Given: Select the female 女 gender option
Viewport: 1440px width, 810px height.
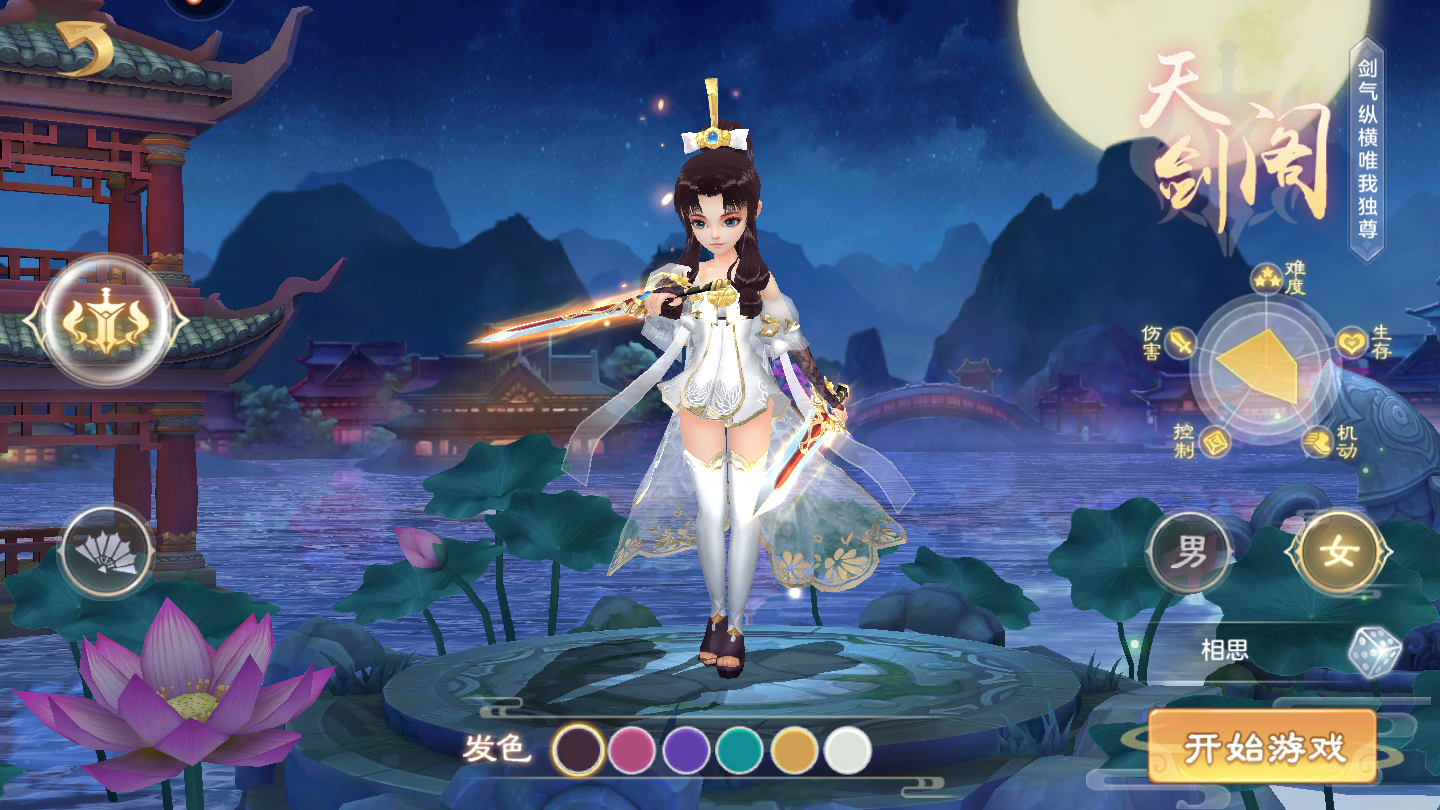Looking at the screenshot, I should [1338, 553].
